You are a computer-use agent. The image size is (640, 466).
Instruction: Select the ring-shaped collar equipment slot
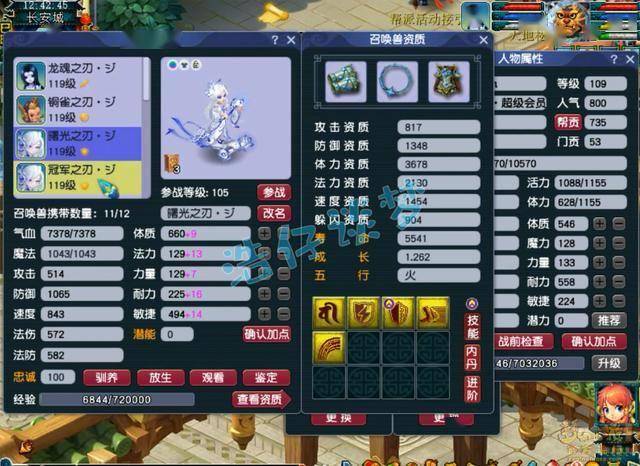[x=397, y=81]
